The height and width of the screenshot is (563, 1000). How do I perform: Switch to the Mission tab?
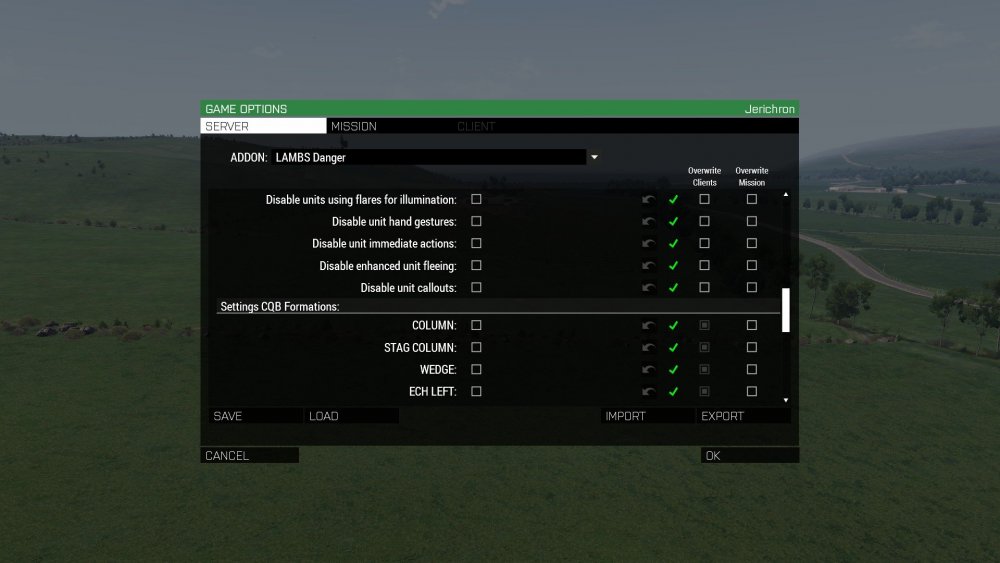pyautogui.click(x=354, y=127)
